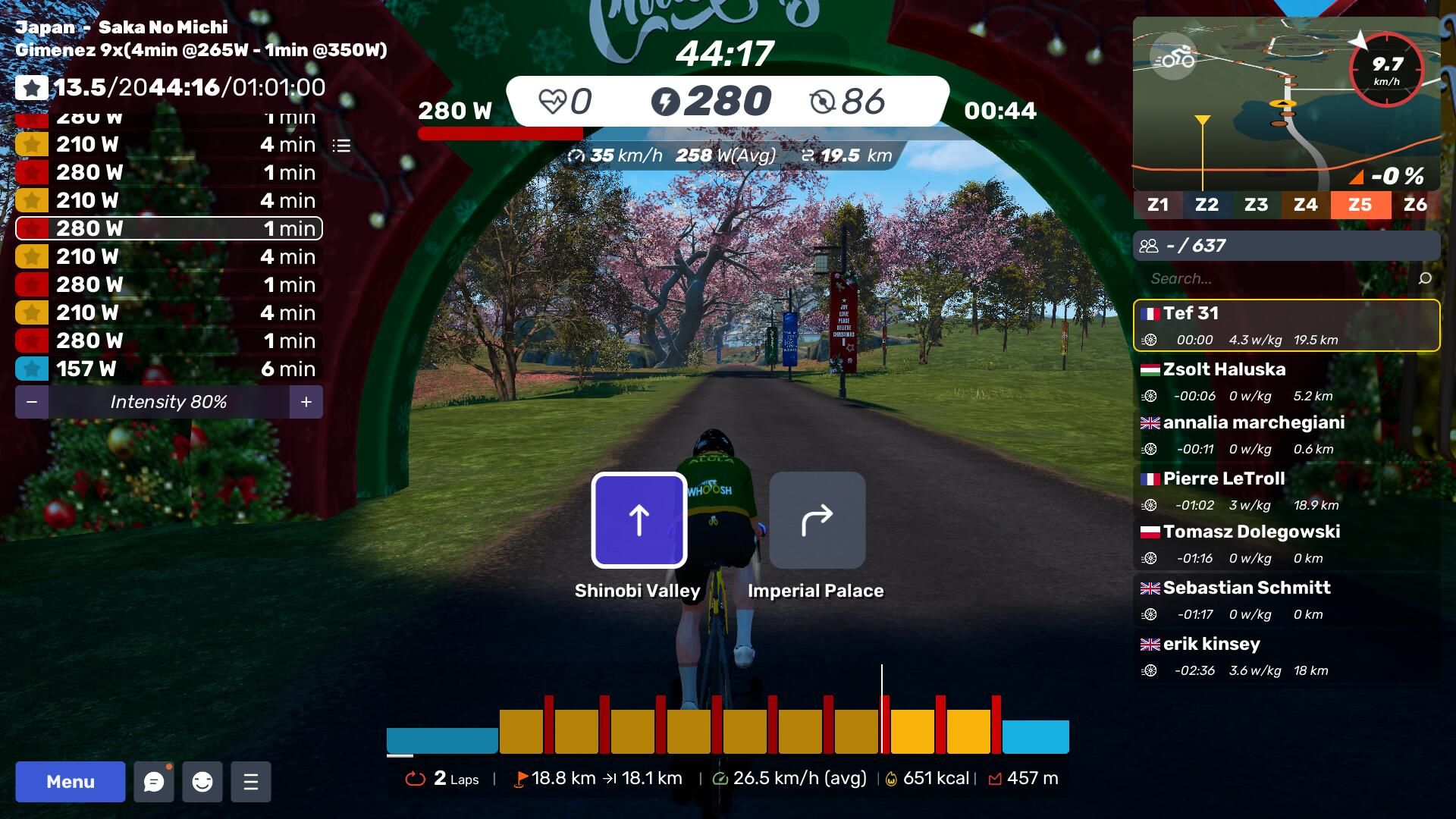Select Tef 31 highlighted rider entry
Image resolution: width=1456 pixels, height=819 pixels.
[1286, 325]
